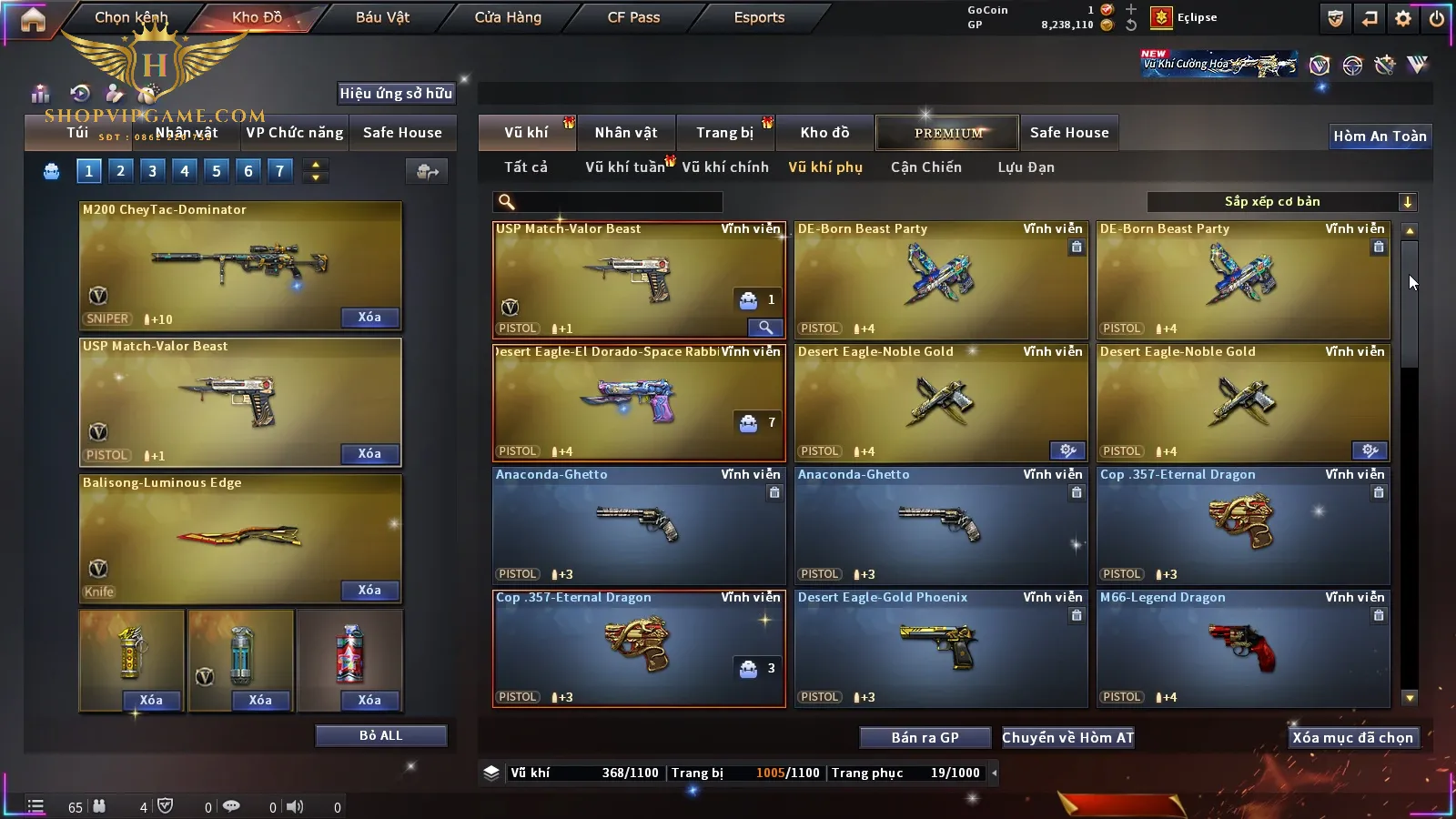
Task: Open the PREMIUM tab
Action: coord(947,133)
